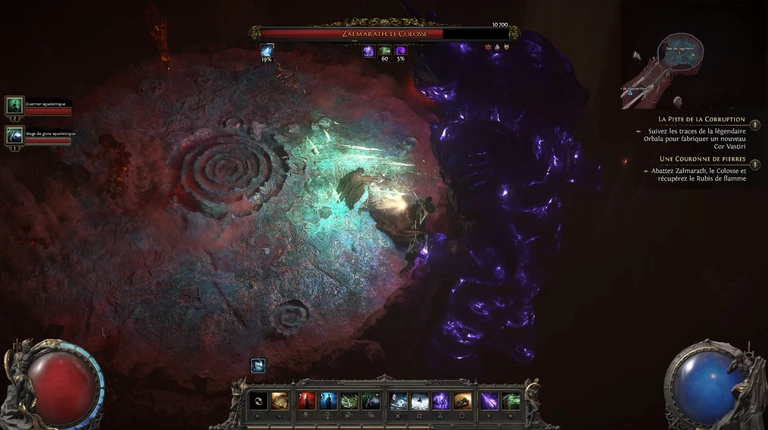
Task: Activate the black swirl swap skill slot
Action: [x=259, y=401]
